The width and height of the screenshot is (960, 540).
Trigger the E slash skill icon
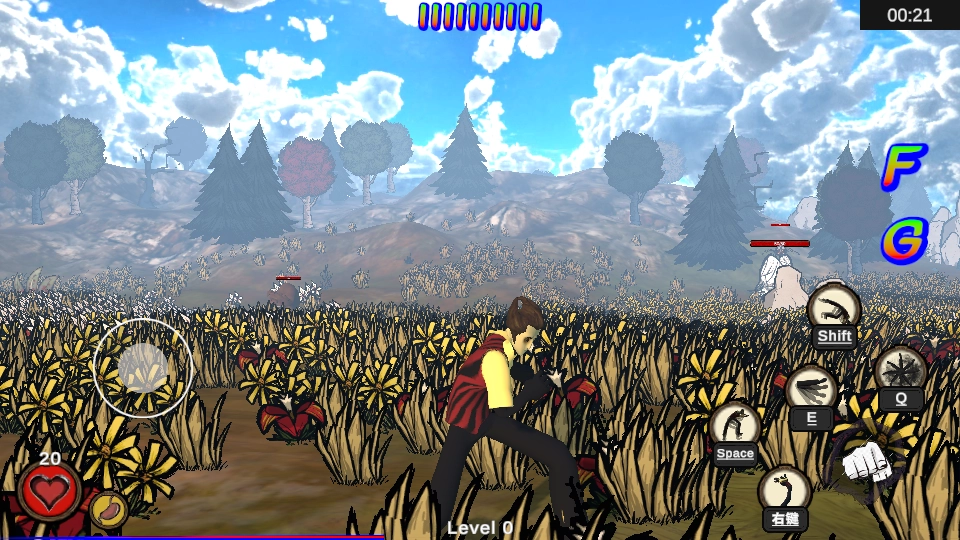811,390
